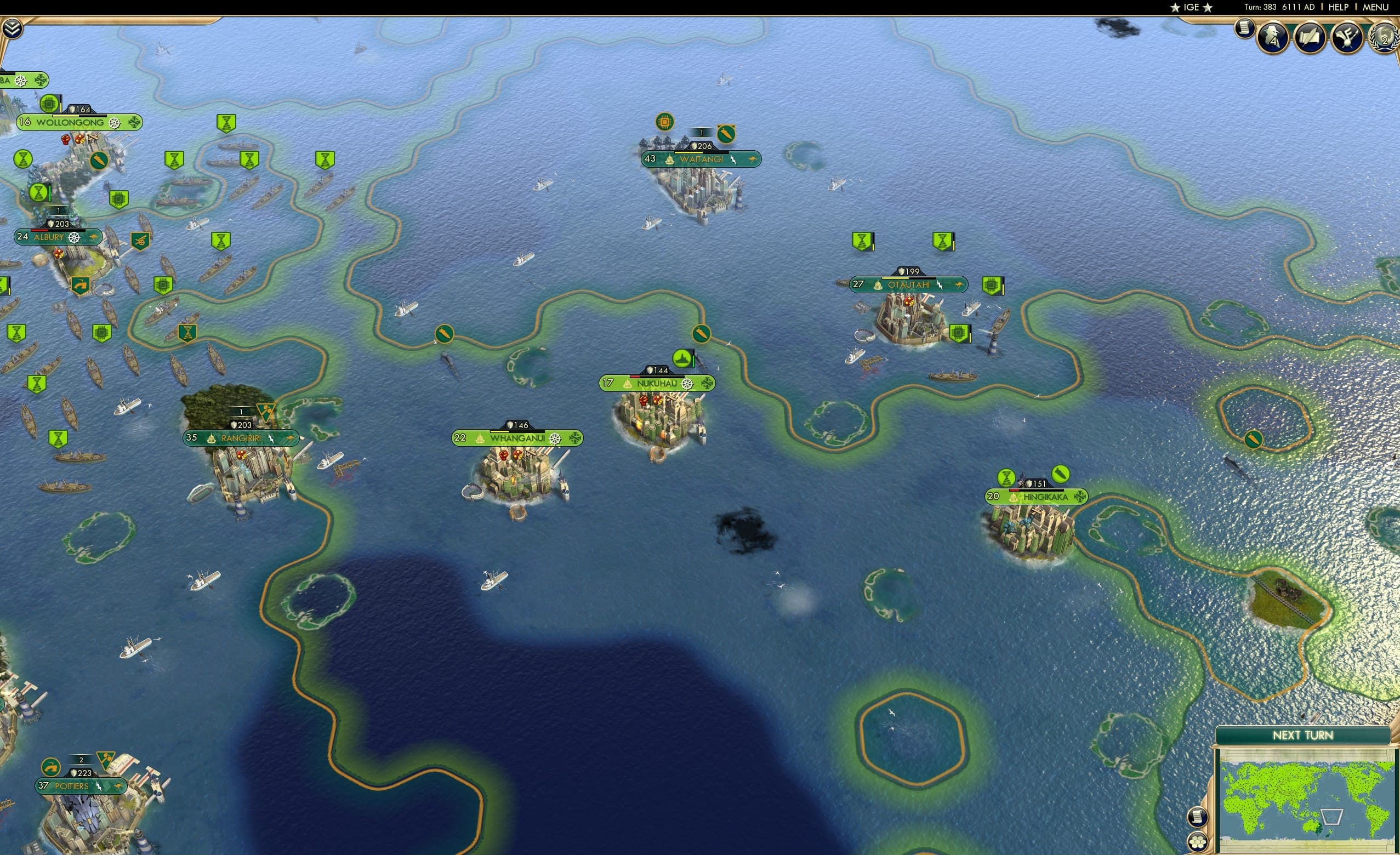Open the Great Person notification showing 4
Image resolution: width=1400 pixels, height=855 pixels.
point(1273,37)
